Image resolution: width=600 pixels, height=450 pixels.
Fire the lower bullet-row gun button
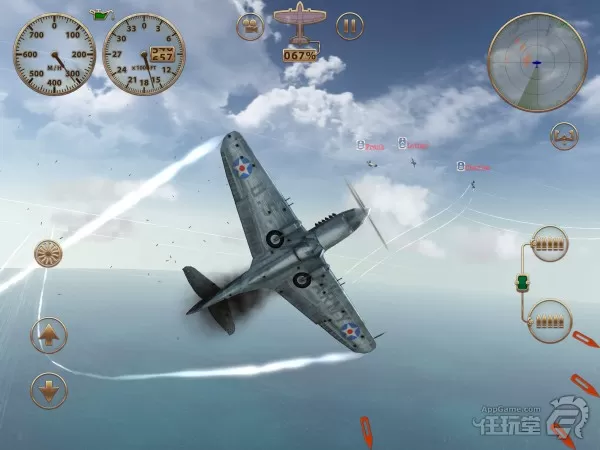click(x=549, y=319)
